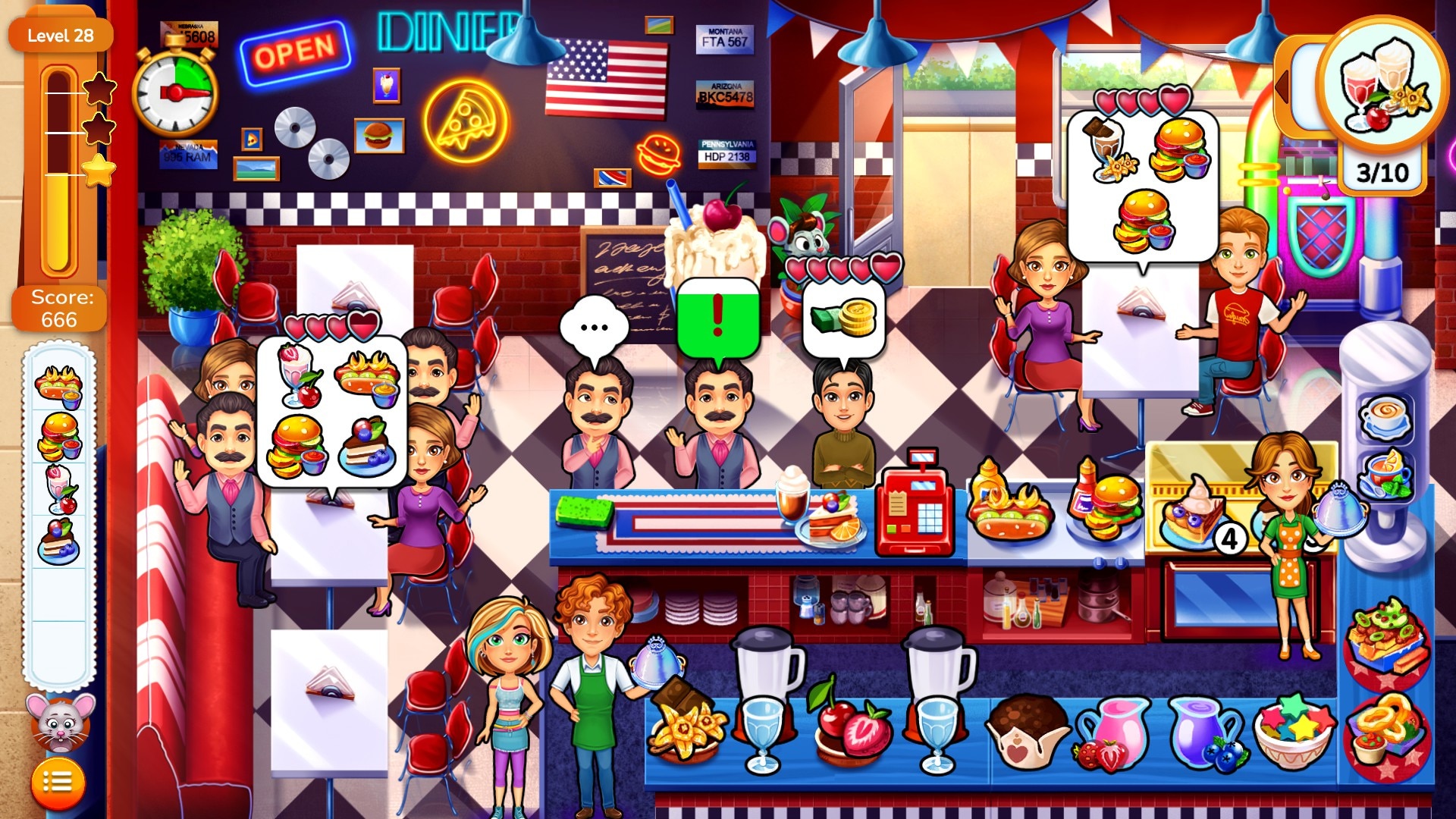Select the hot dog on the tray
The height and width of the screenshot is (819, 1456).
click(58, 384)
